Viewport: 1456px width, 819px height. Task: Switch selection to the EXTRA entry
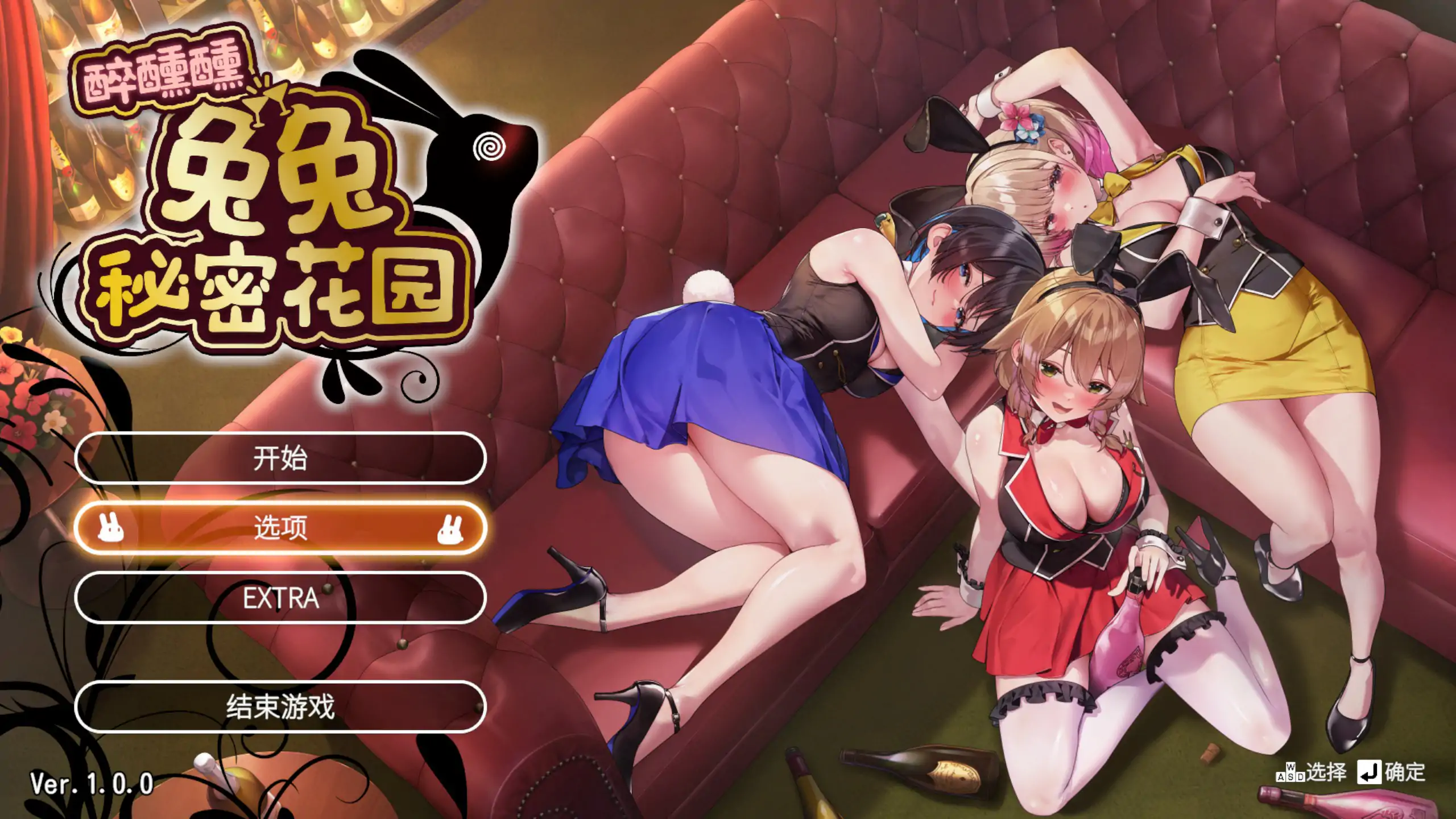point(280,599)
